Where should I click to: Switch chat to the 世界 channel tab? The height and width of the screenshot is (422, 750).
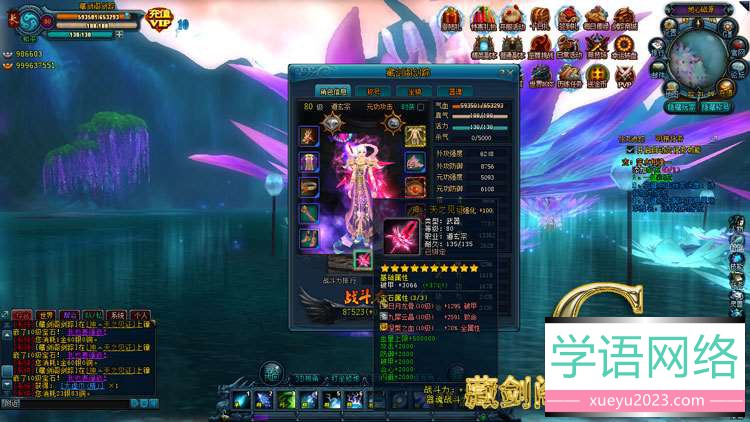pyautogui.click(x=47, y=315)
